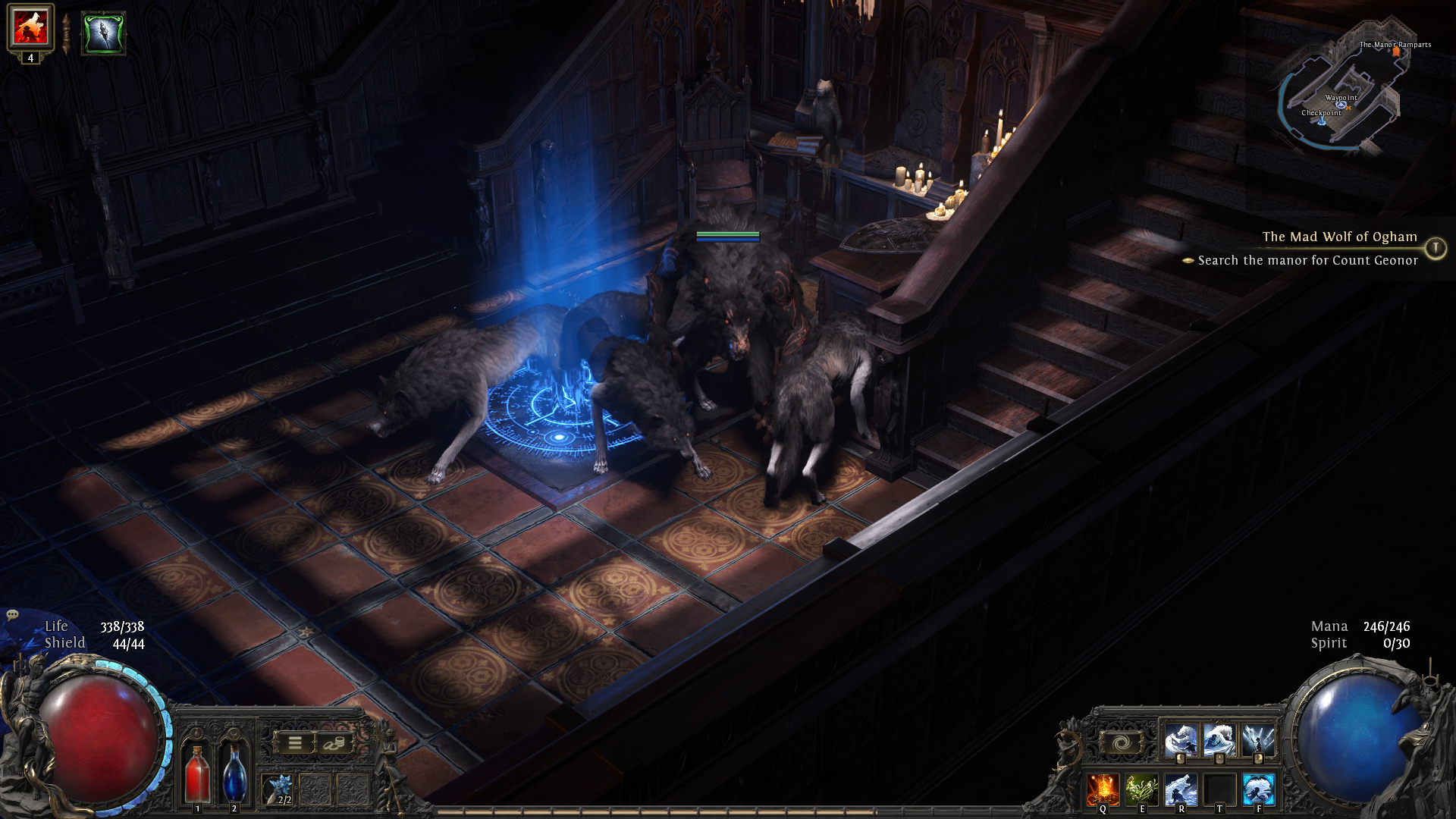Activate the green vines skill
The height and width of the screenshot is (819, 1456).
click(1141, 789)
